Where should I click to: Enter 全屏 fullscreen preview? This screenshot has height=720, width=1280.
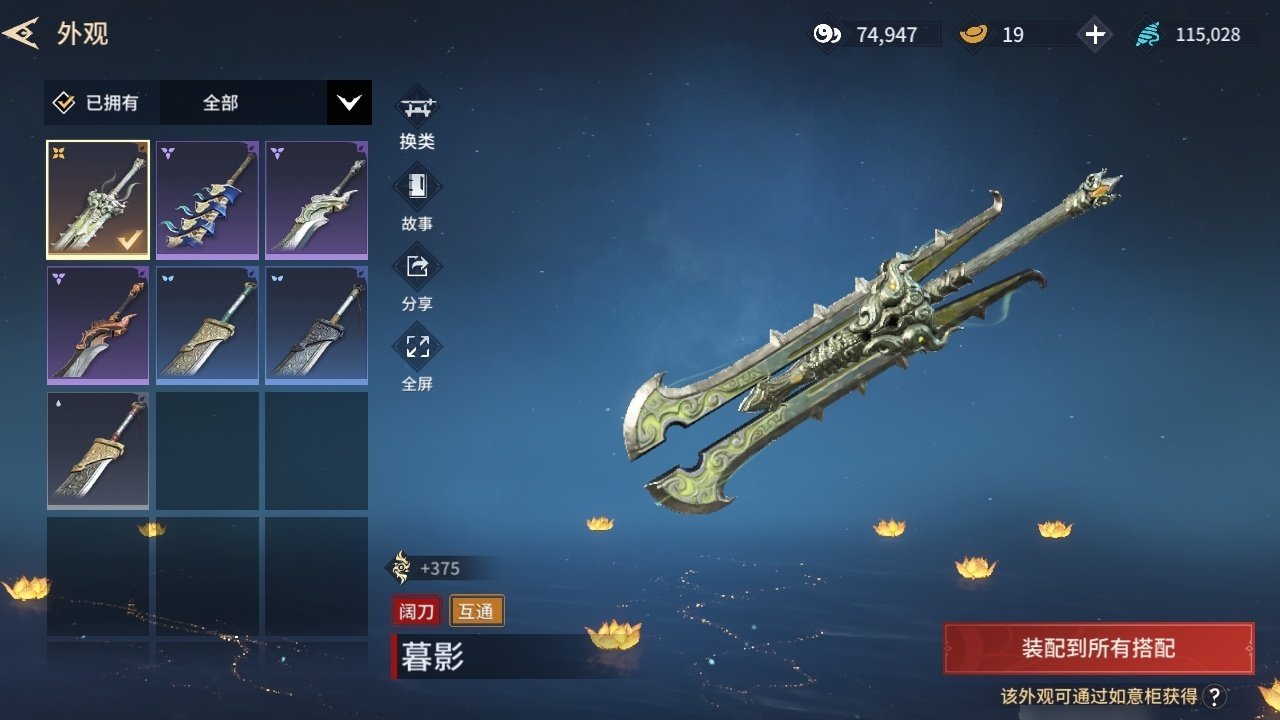417,358
